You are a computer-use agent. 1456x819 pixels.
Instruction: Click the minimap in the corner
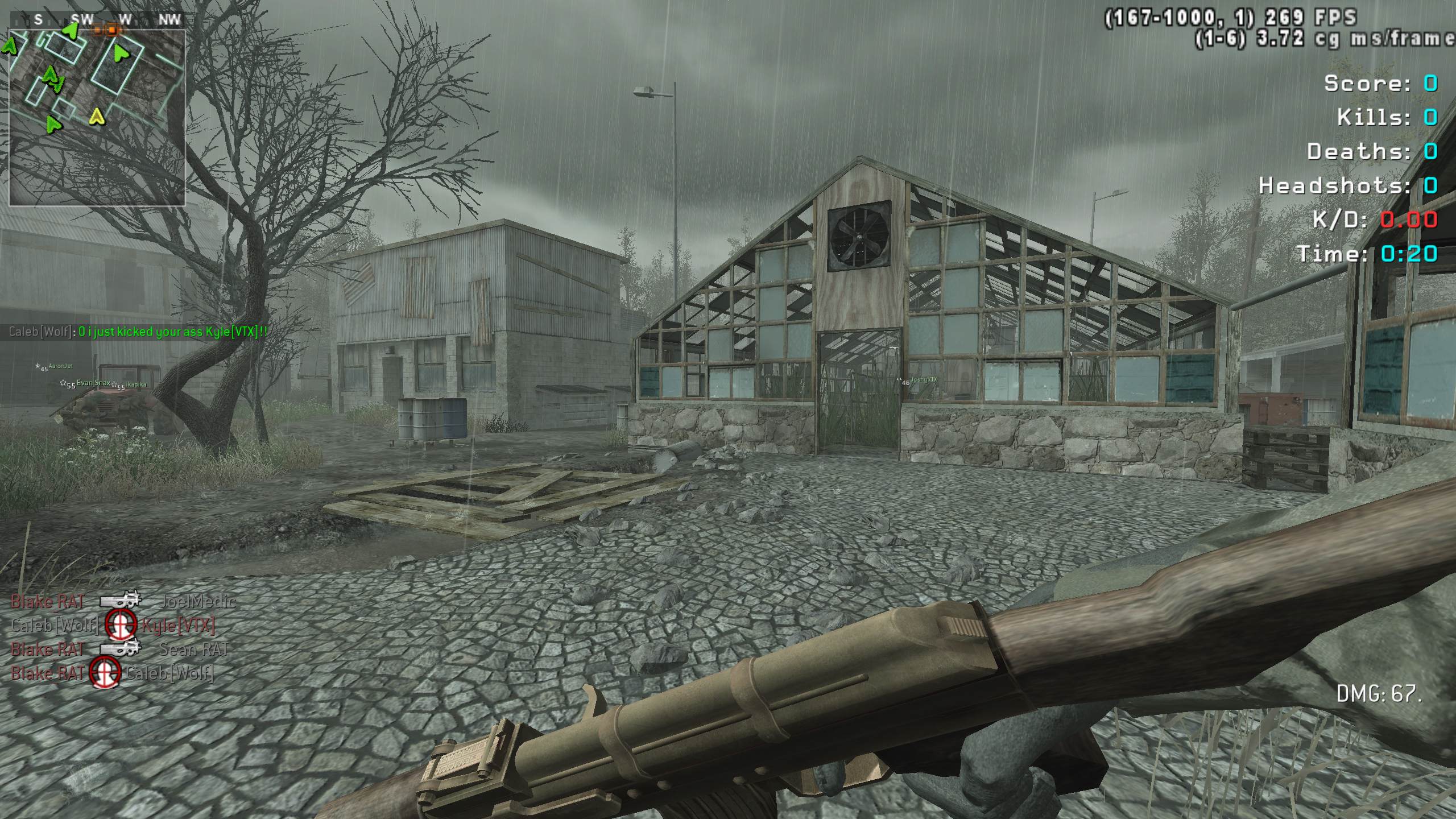pos(97,117)
